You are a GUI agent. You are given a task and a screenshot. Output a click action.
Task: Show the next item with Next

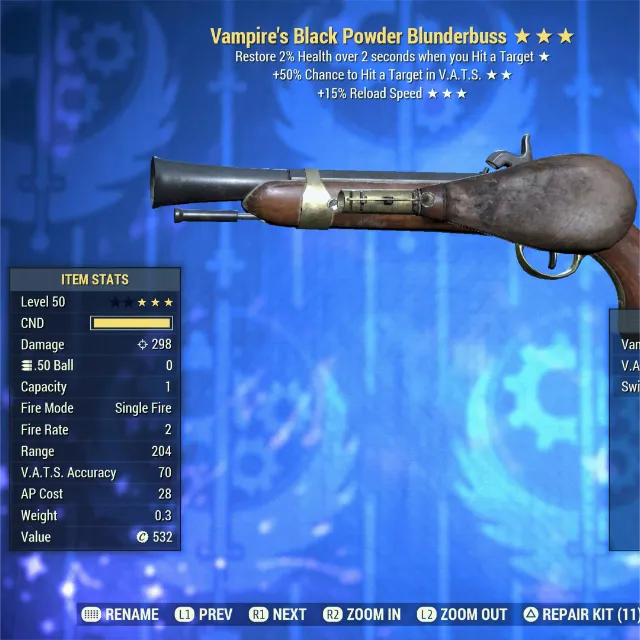(278, 614)
